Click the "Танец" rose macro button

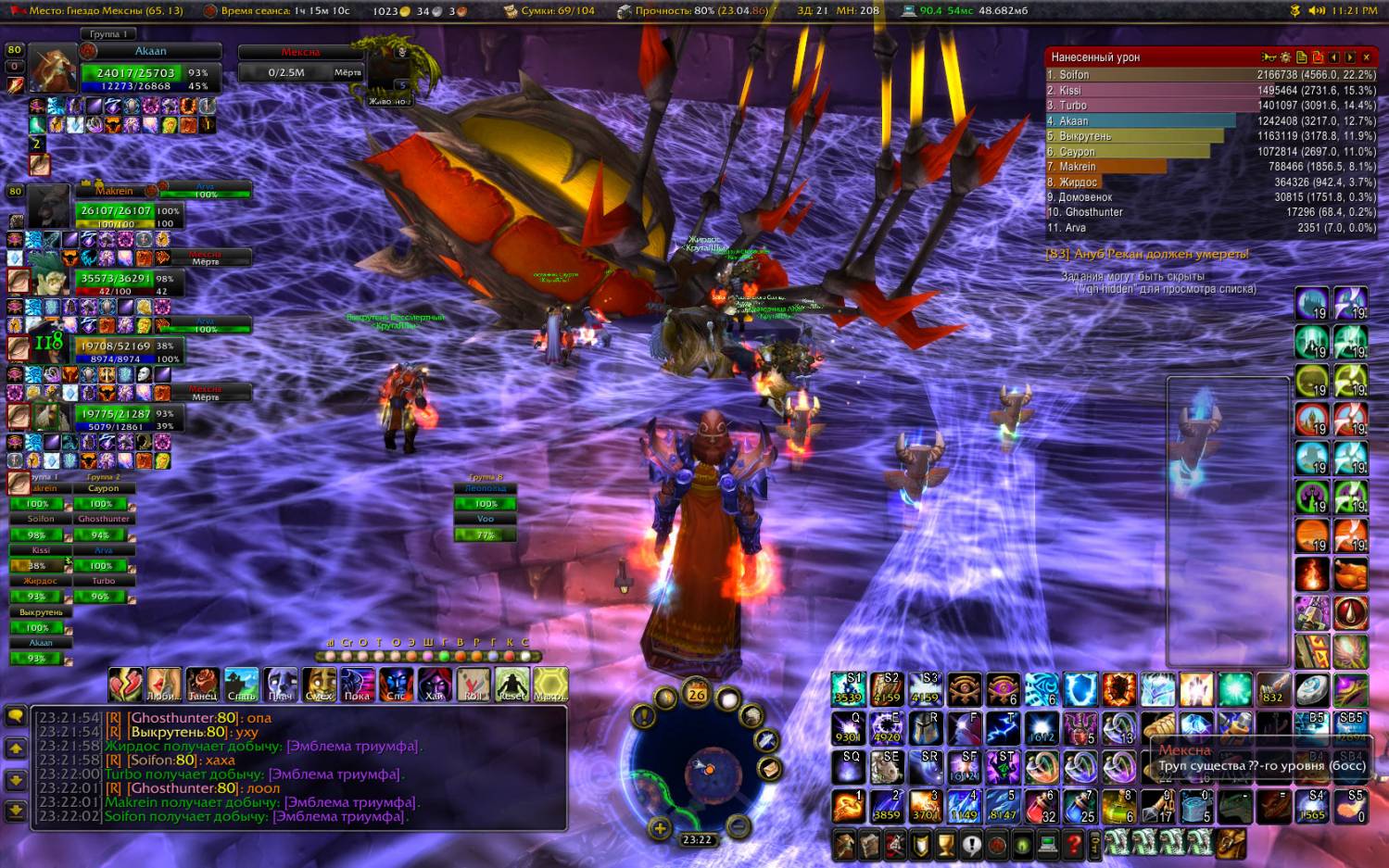point(203,684)
